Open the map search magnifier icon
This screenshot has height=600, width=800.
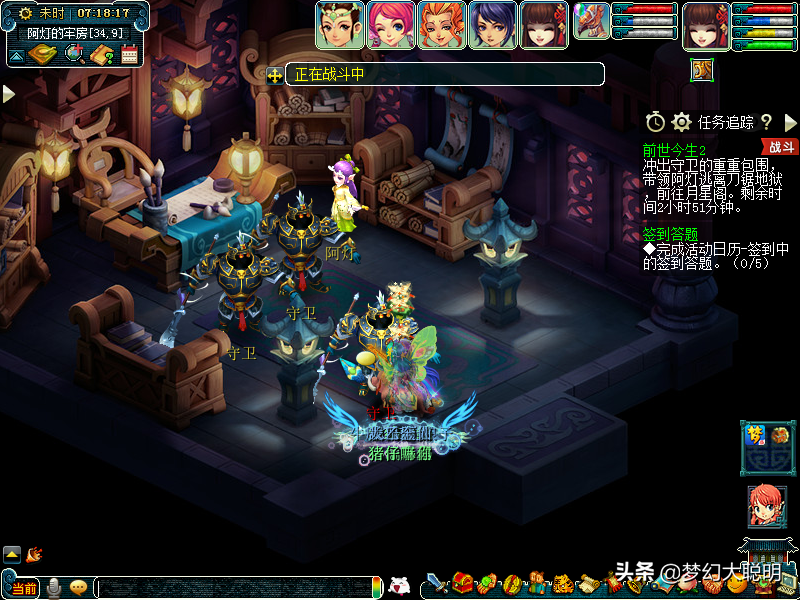[x=74, y=53]
